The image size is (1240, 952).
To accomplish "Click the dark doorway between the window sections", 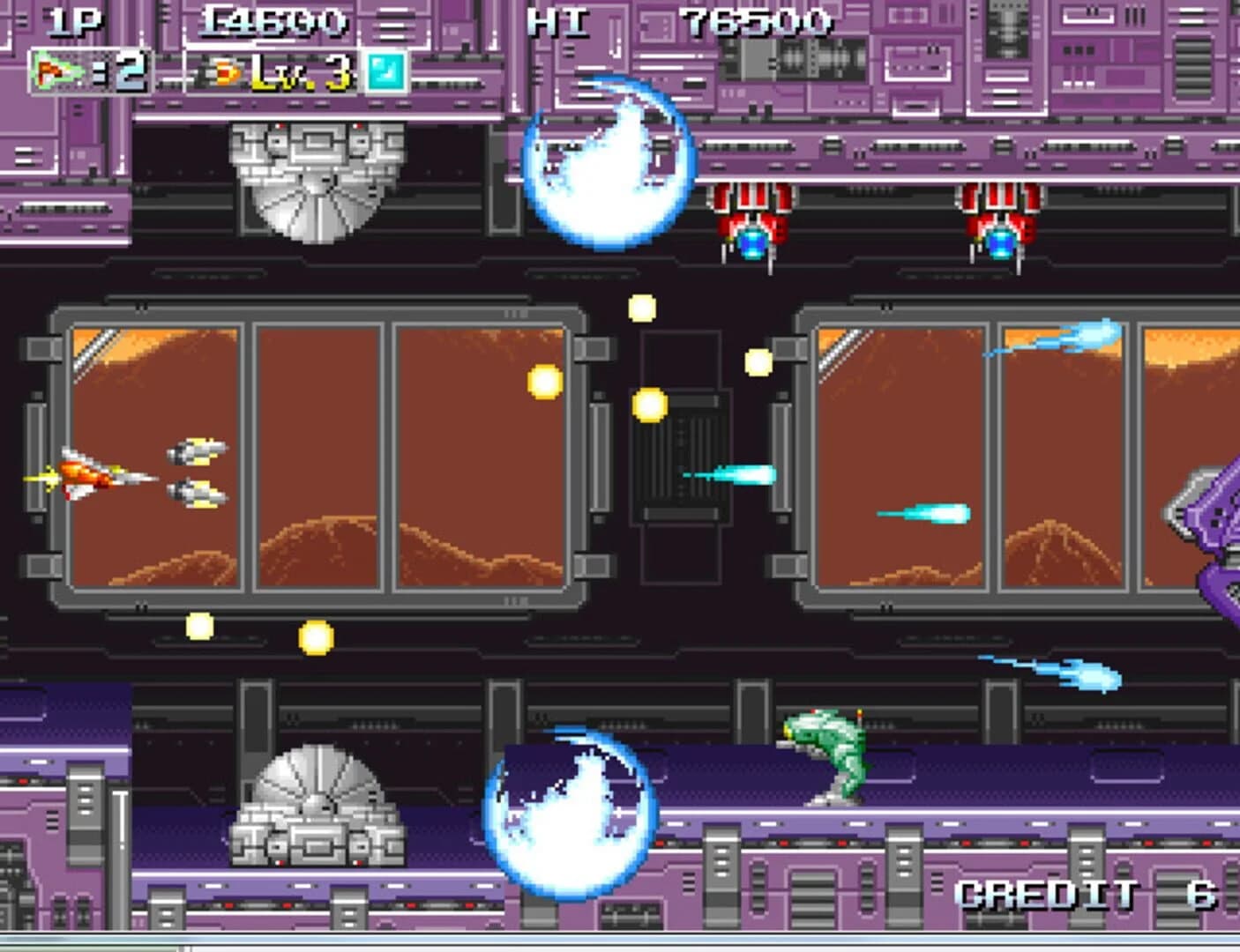I will click(x=681, y=458).
